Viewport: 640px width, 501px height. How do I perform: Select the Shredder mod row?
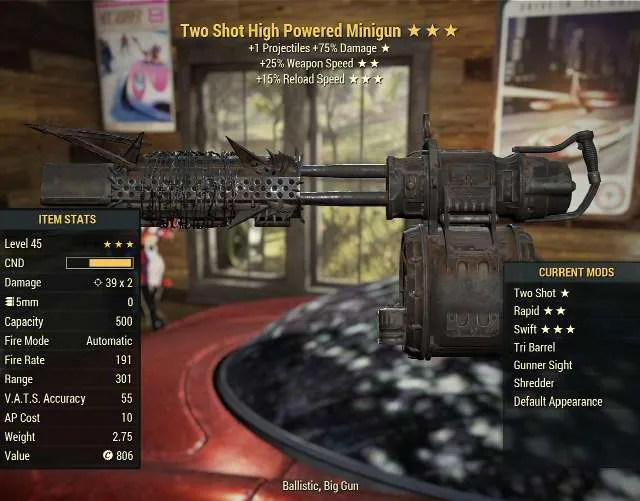[x=535, y=383]
